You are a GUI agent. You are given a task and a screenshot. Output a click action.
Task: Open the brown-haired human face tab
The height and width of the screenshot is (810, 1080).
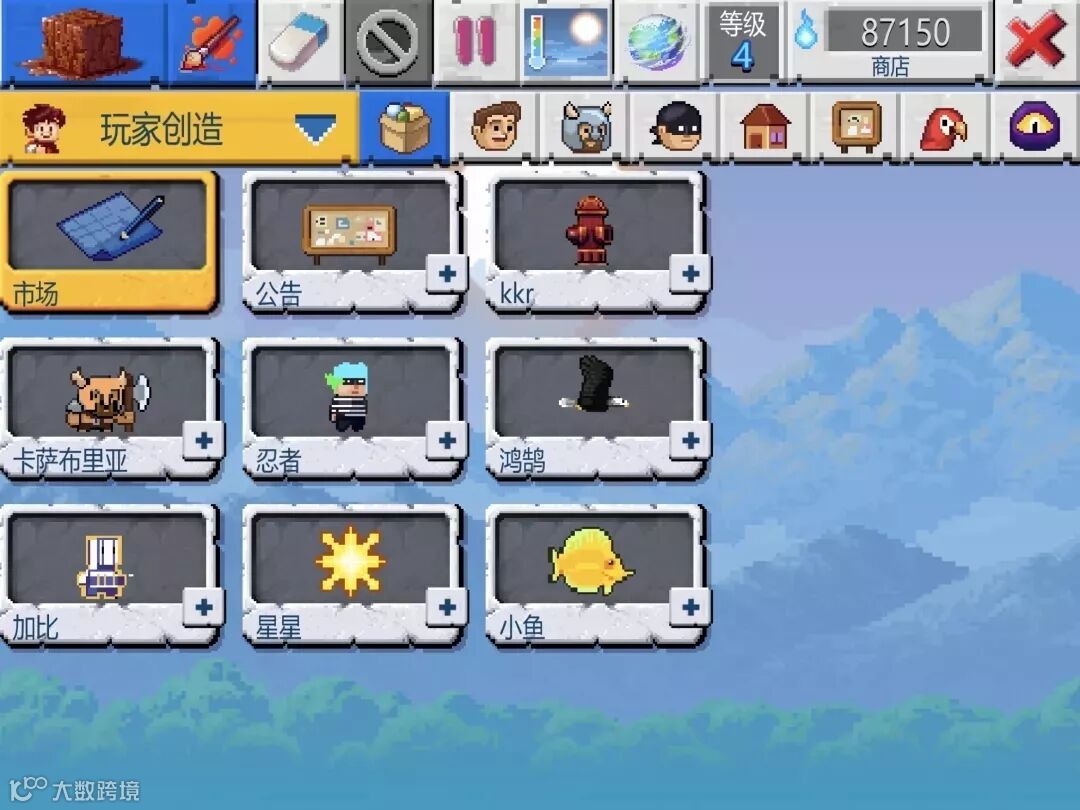pyautogui.click(x=496, y=129)
